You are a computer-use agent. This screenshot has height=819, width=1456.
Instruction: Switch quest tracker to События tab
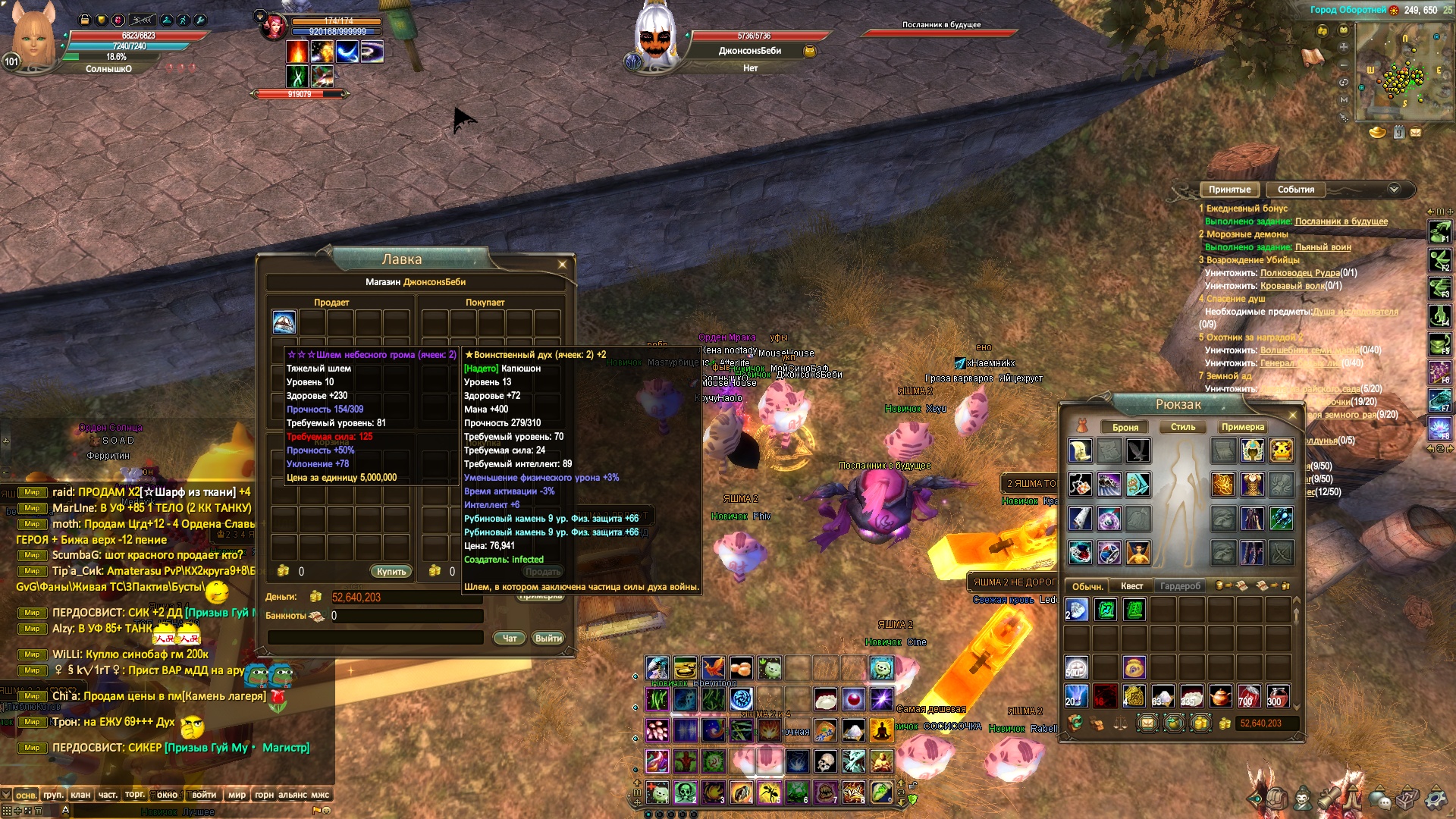coord(1295,190)
